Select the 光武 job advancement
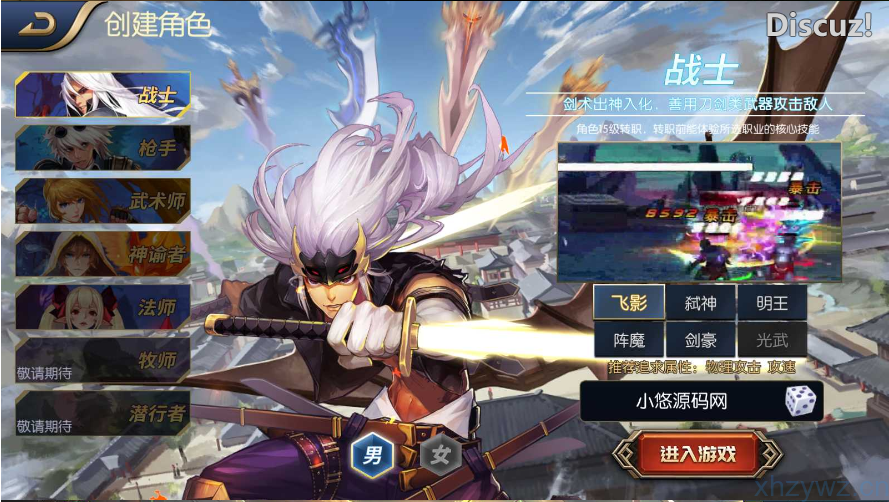Screen dimensions: 889x502 coord(771,340)
